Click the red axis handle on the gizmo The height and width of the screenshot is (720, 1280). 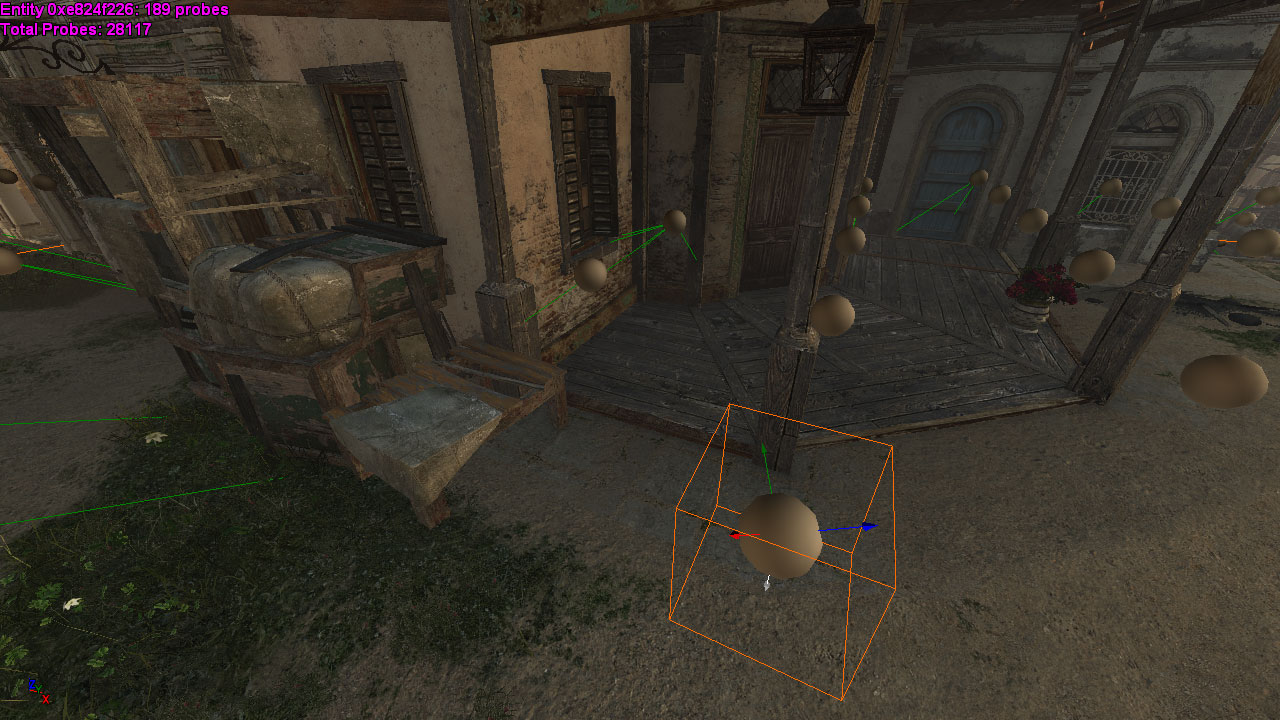(736, 536)
